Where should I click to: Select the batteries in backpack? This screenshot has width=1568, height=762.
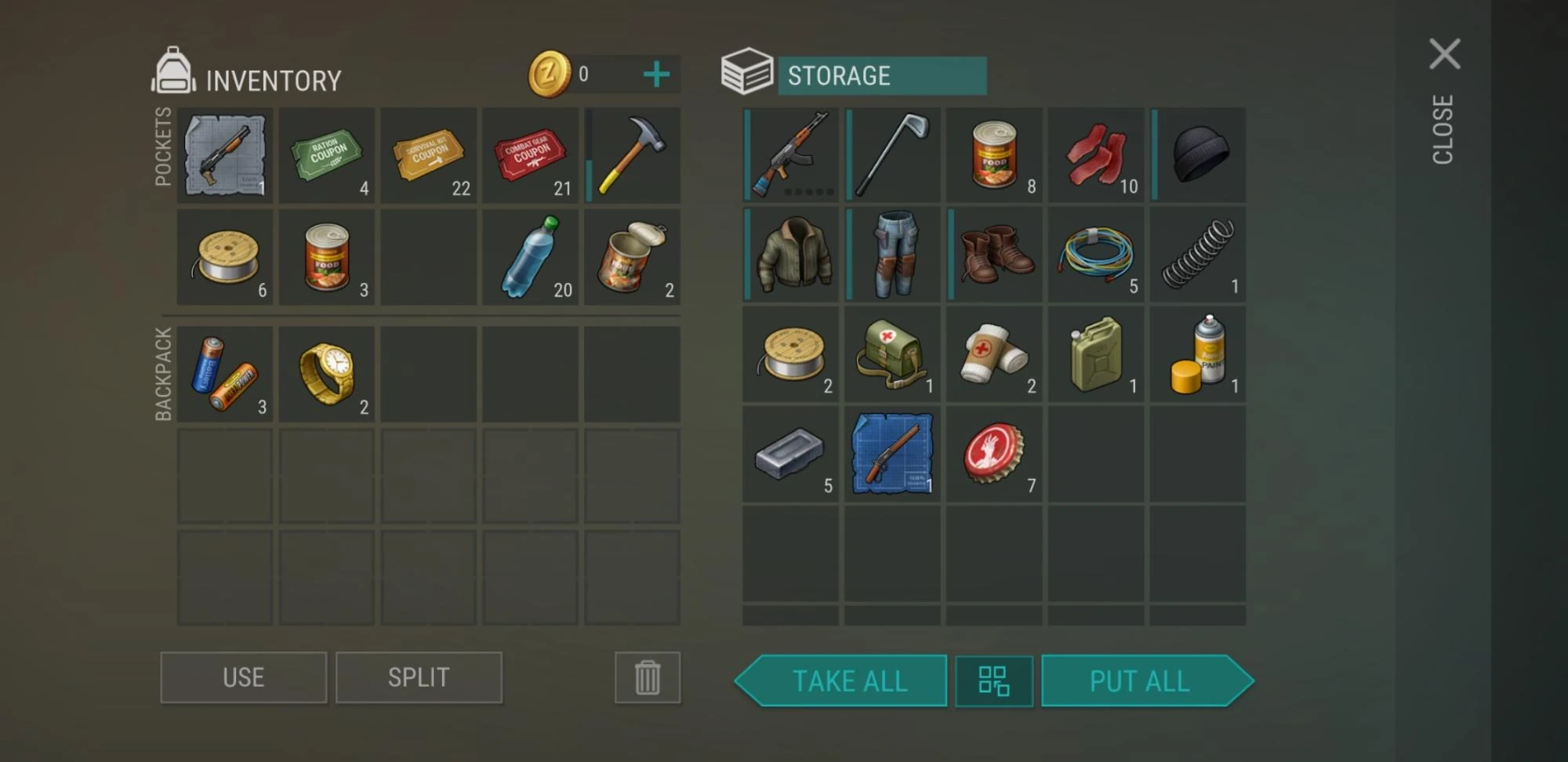click(x=224, y=372)
